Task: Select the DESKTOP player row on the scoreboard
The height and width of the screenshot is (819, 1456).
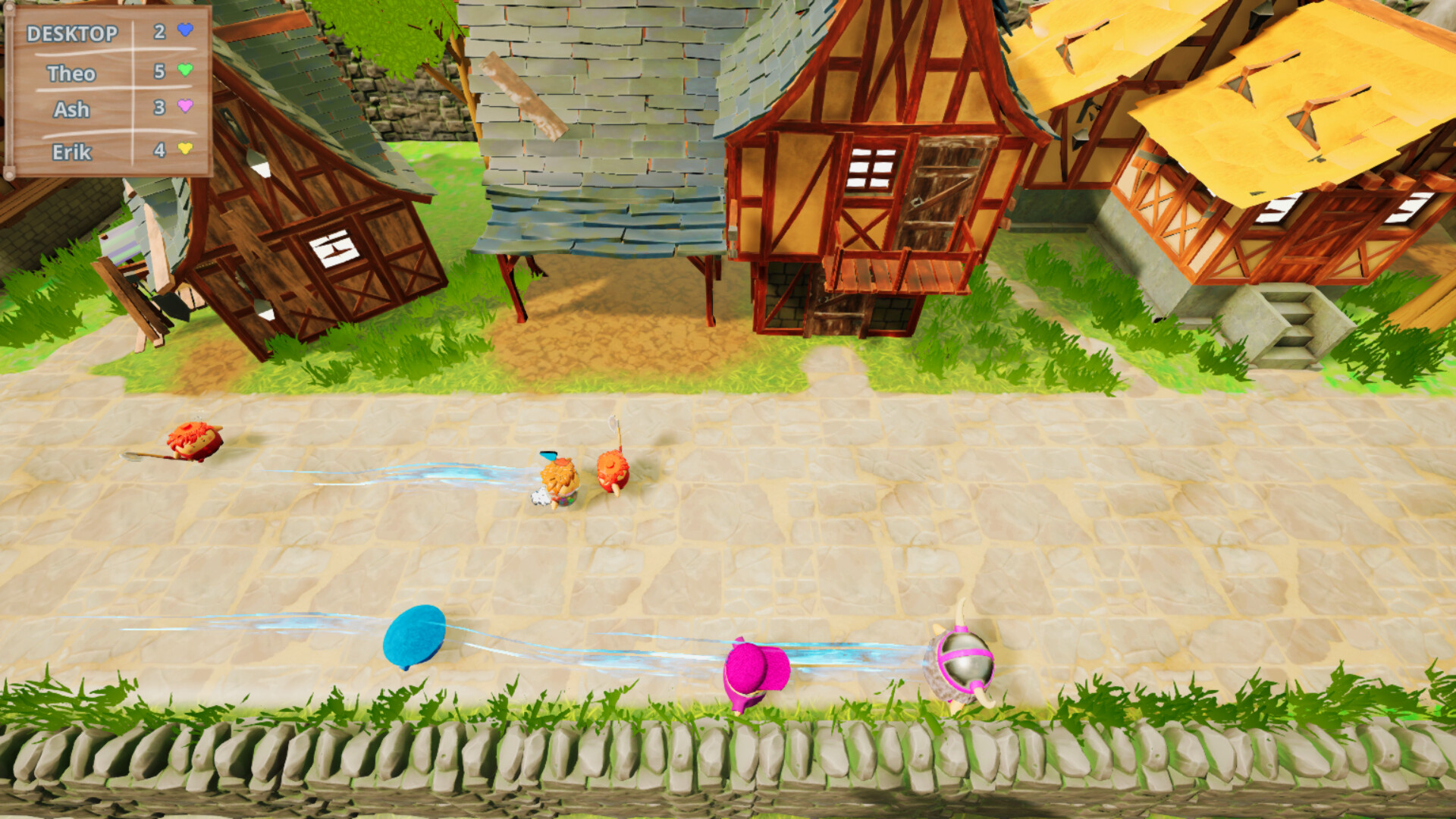Action: (73, 32)
